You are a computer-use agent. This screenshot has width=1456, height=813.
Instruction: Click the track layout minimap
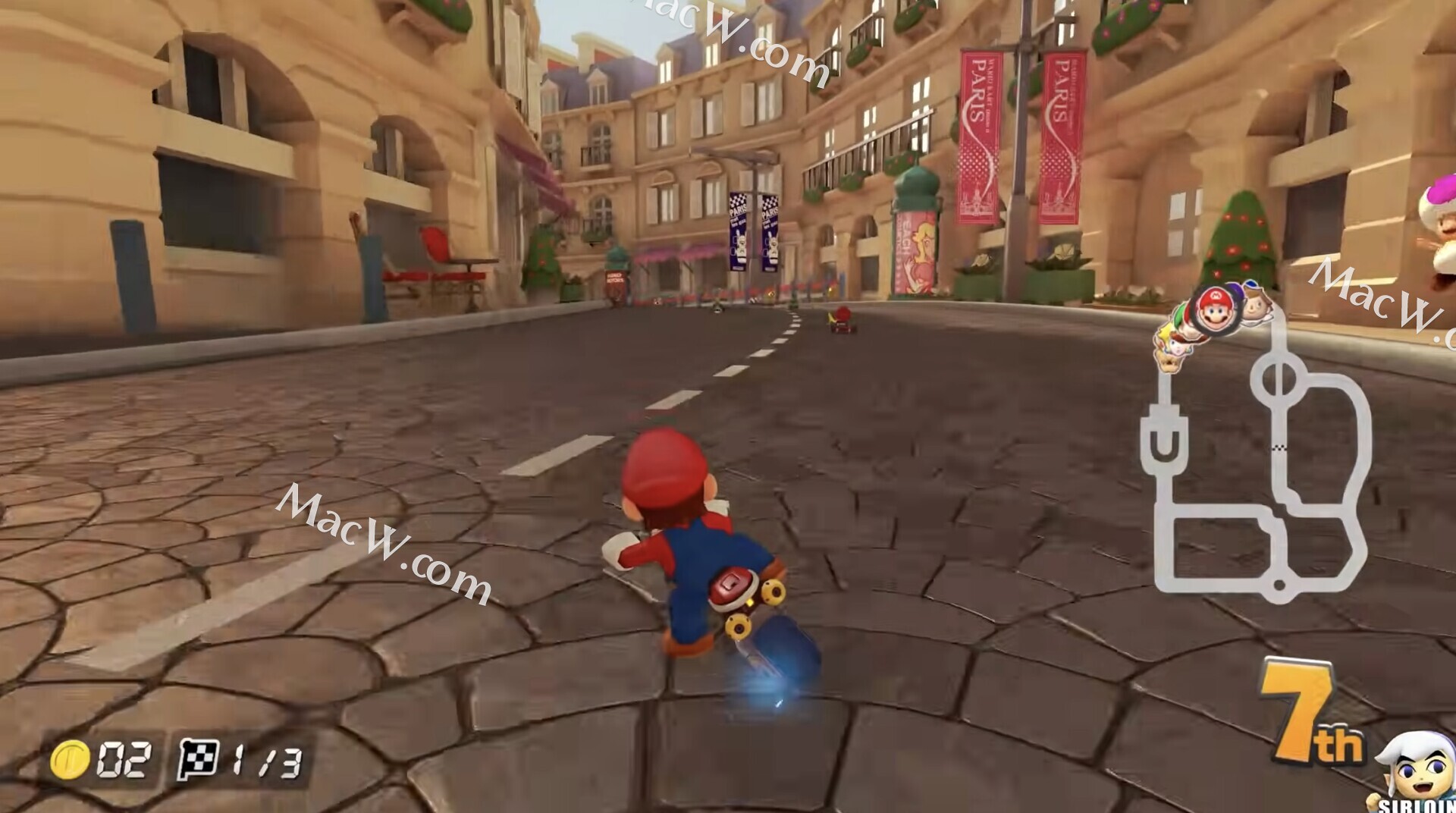(1259, 470)
